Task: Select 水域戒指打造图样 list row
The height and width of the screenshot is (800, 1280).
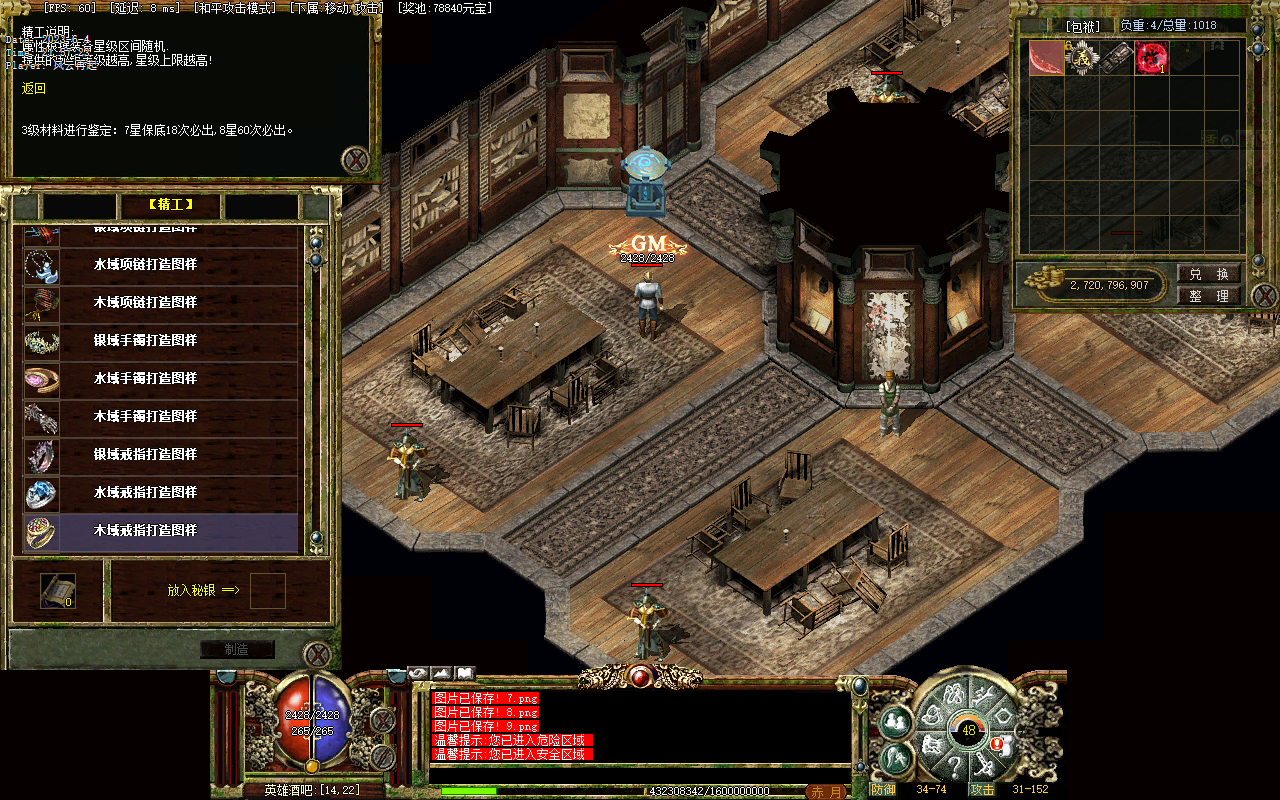Action: click(160, 493)
